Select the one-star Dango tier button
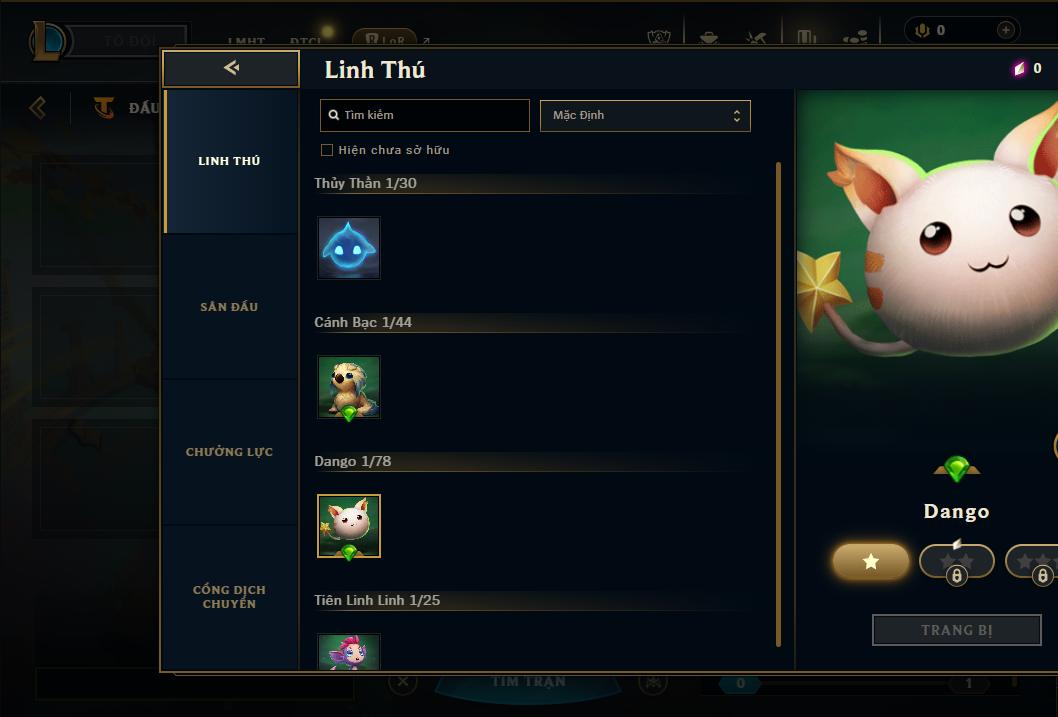The width and height of the screenshot is (1058, 717). pos(871,562)
